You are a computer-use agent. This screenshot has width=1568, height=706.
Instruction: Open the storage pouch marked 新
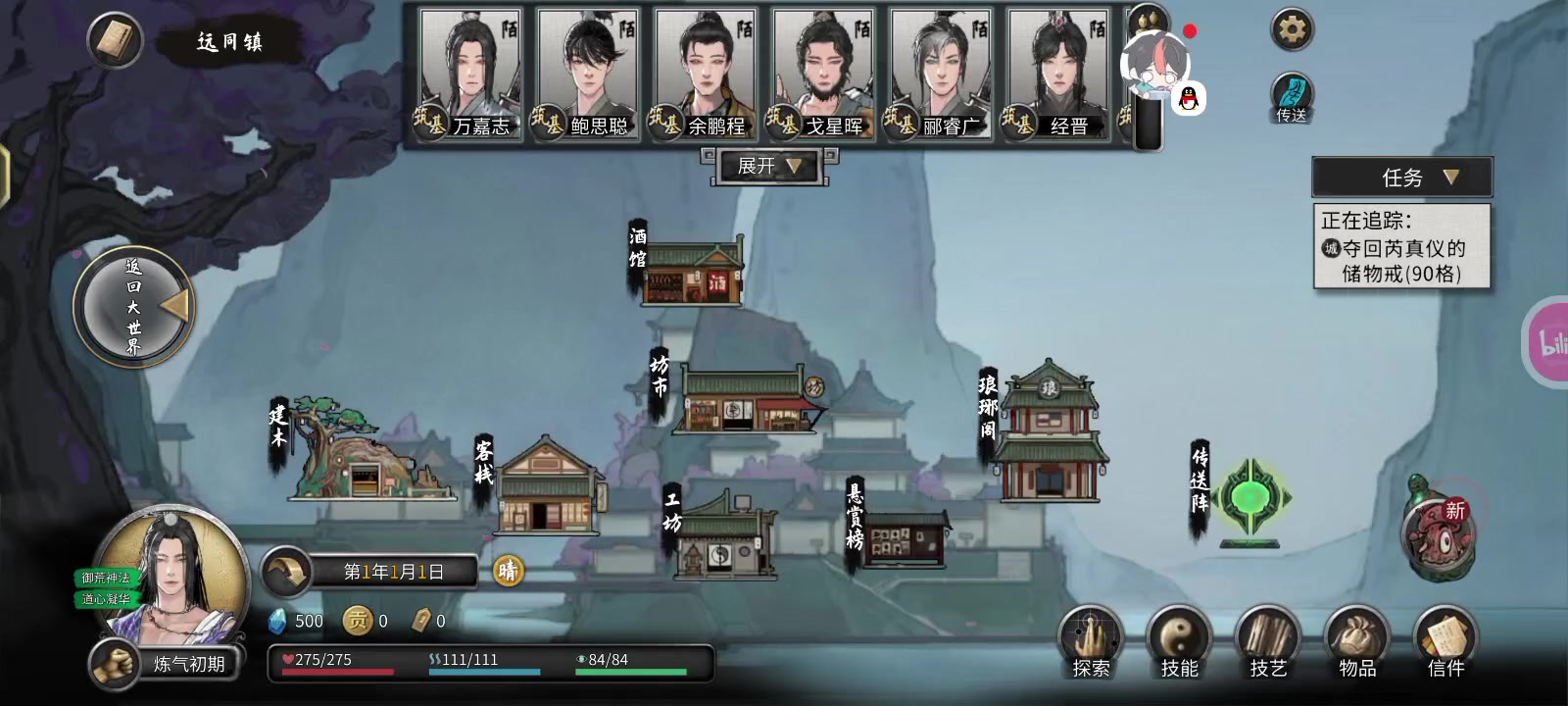tap(1437, 529)
